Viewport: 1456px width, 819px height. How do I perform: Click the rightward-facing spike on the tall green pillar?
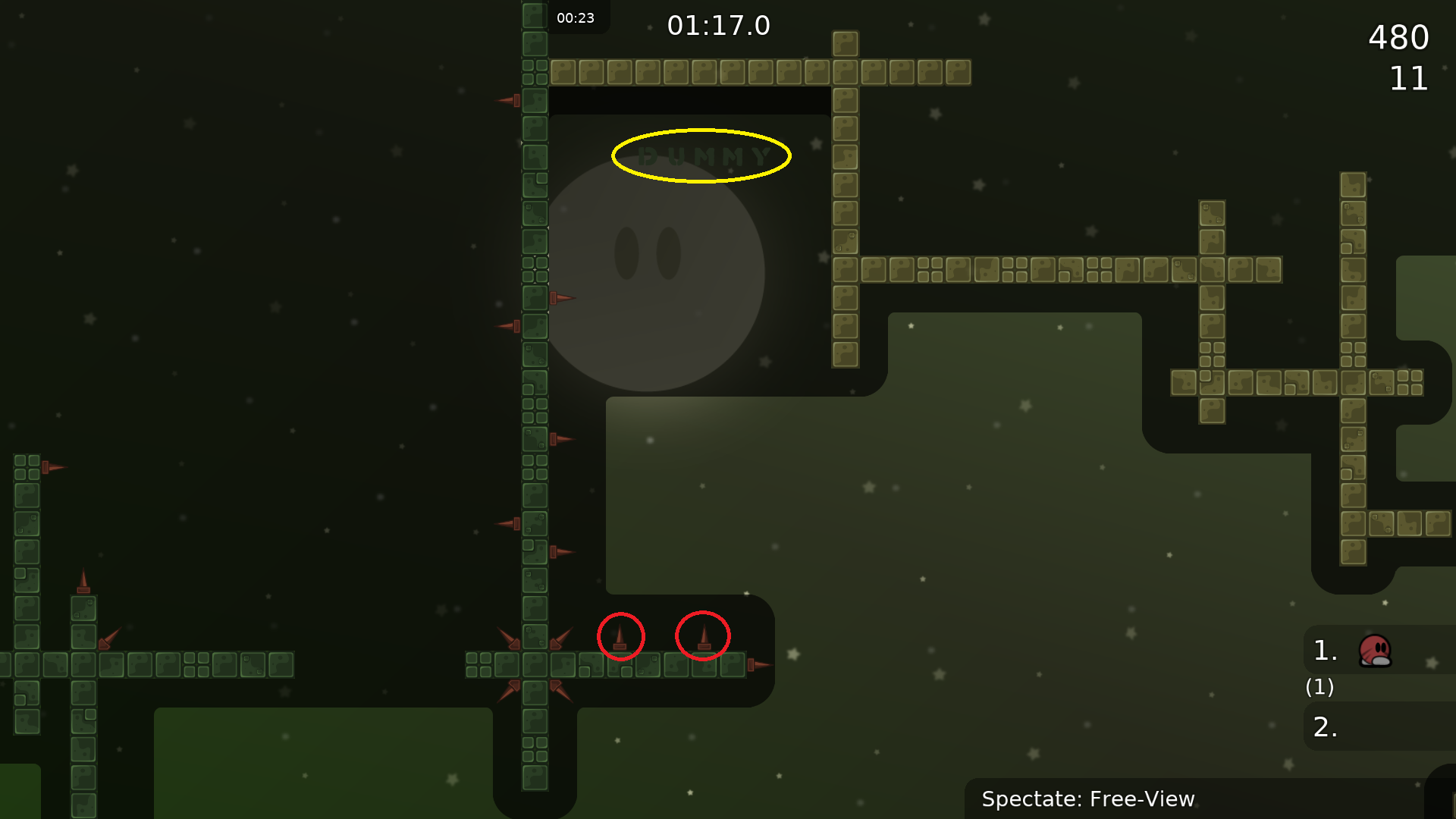click(x=563, y=298)
